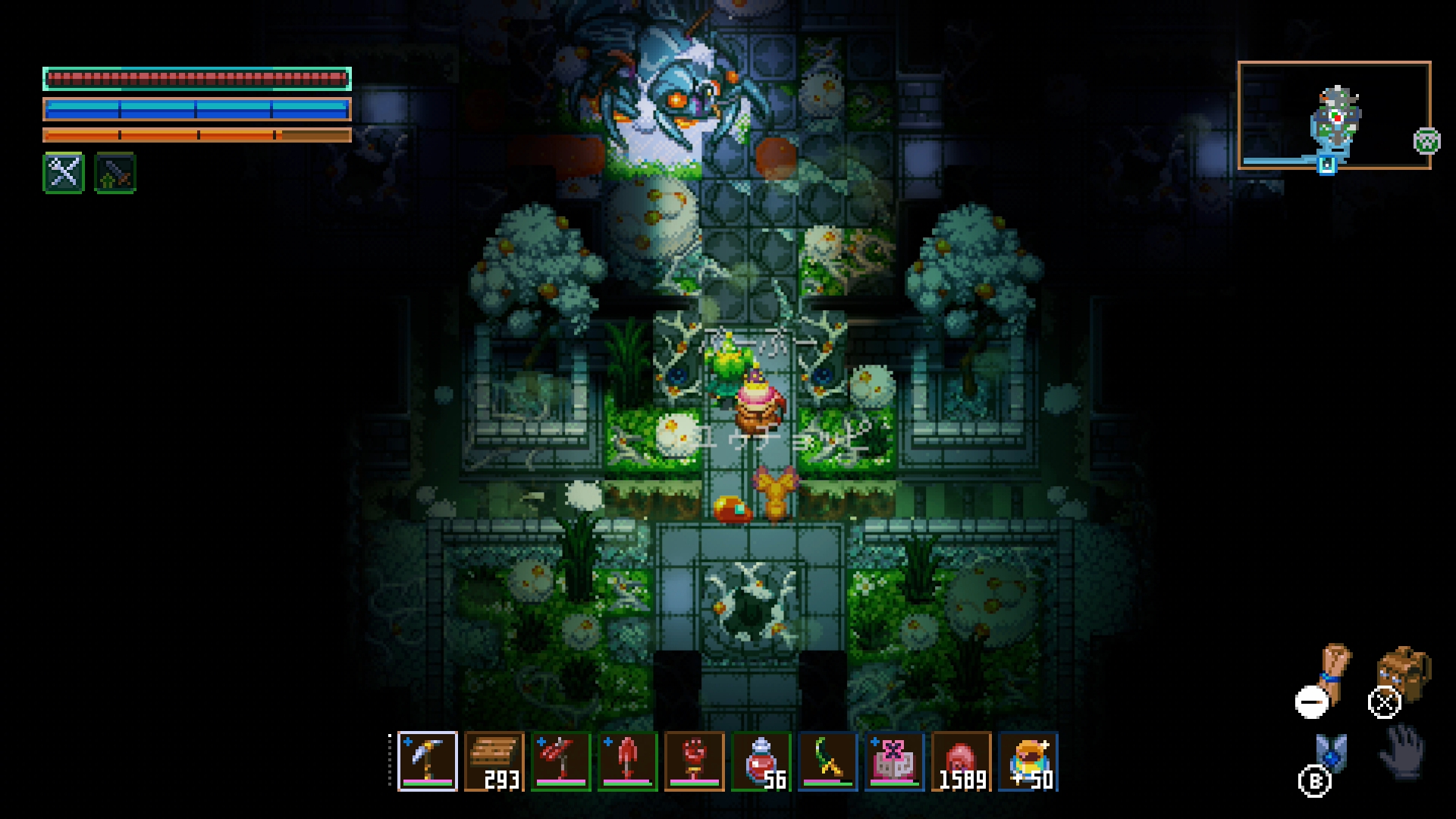Open the minimap
Image resolution: width=1456 pixels, height=819 pixels.
(1334, 115)
